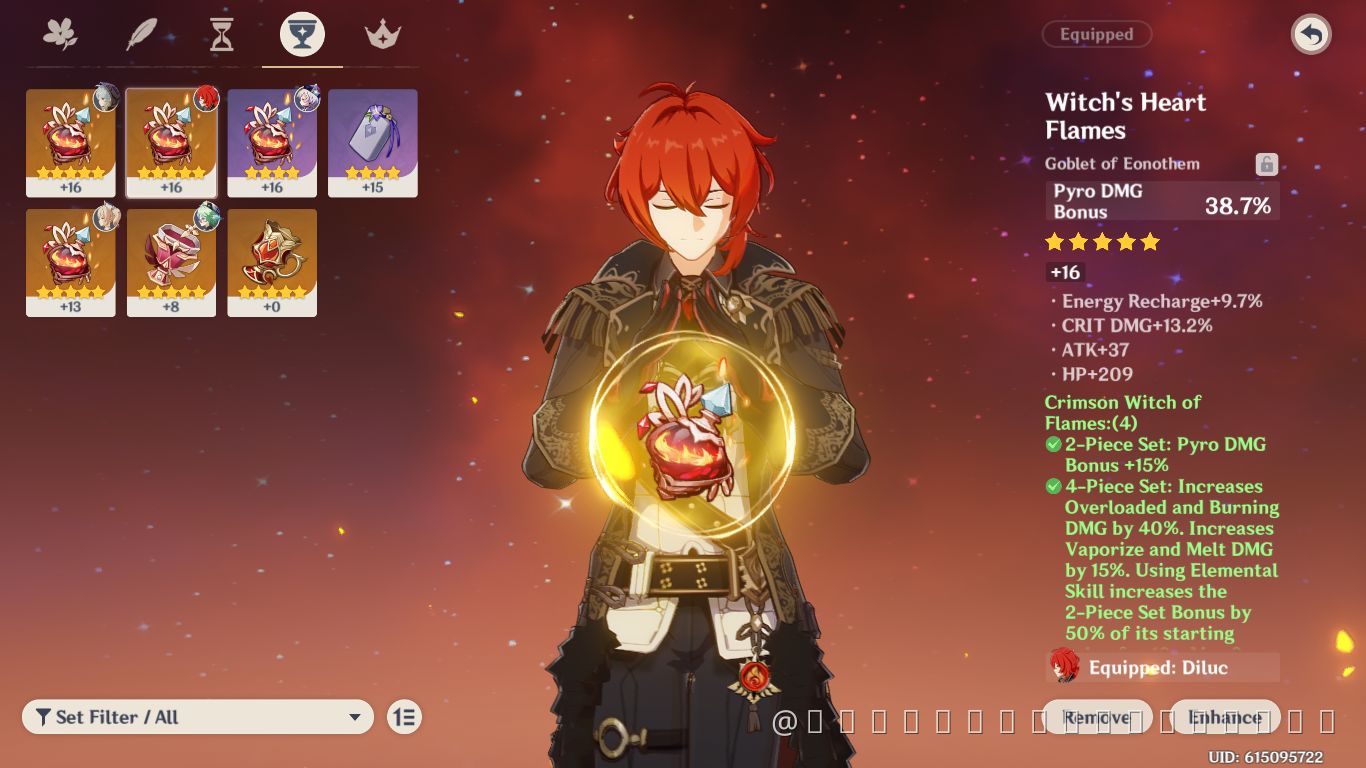
Task: Toggle the Equipped indicator at the top
Action: [1096, 34]
